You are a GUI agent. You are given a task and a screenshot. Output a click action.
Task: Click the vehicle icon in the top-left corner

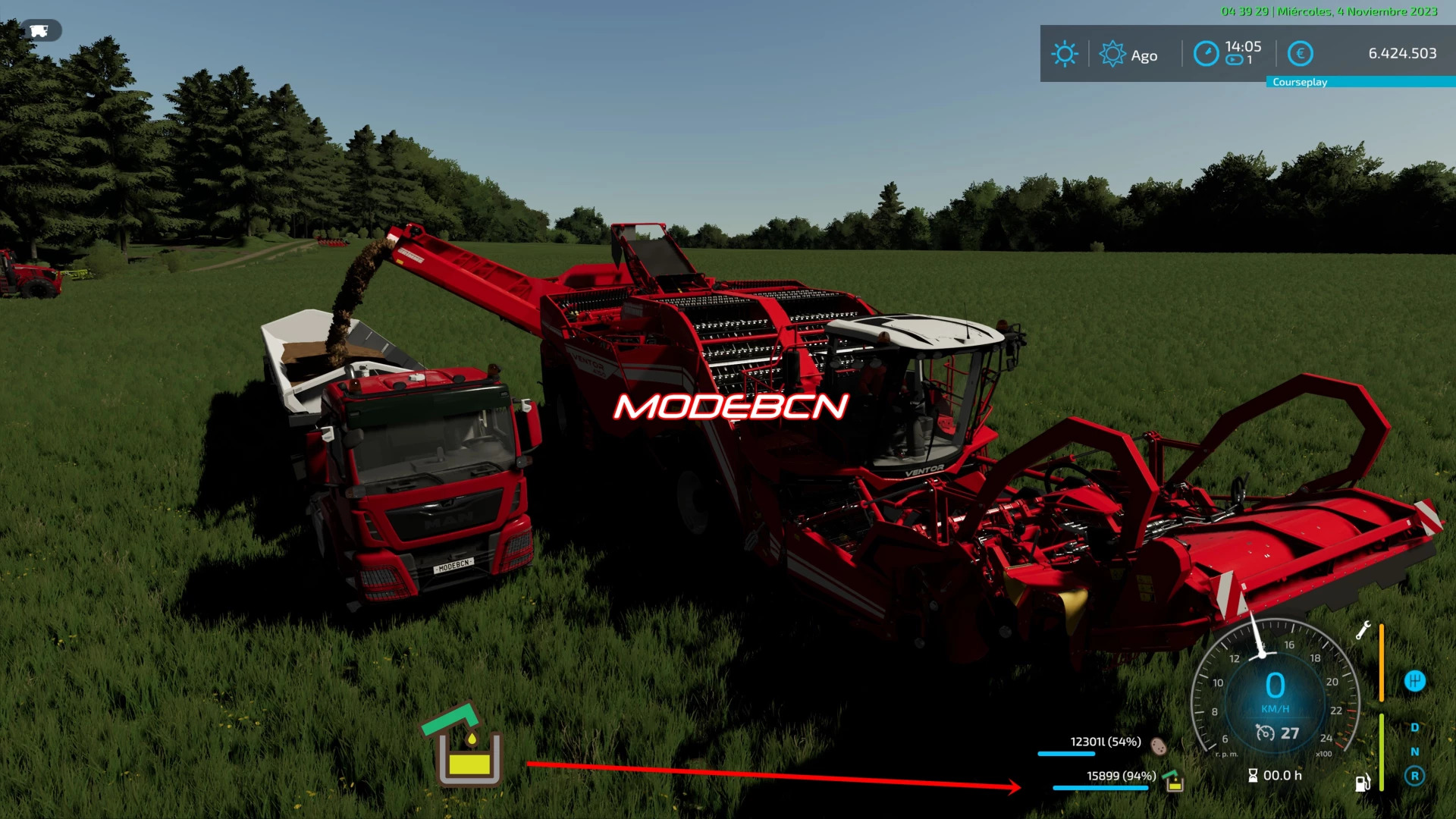[39, 30]
